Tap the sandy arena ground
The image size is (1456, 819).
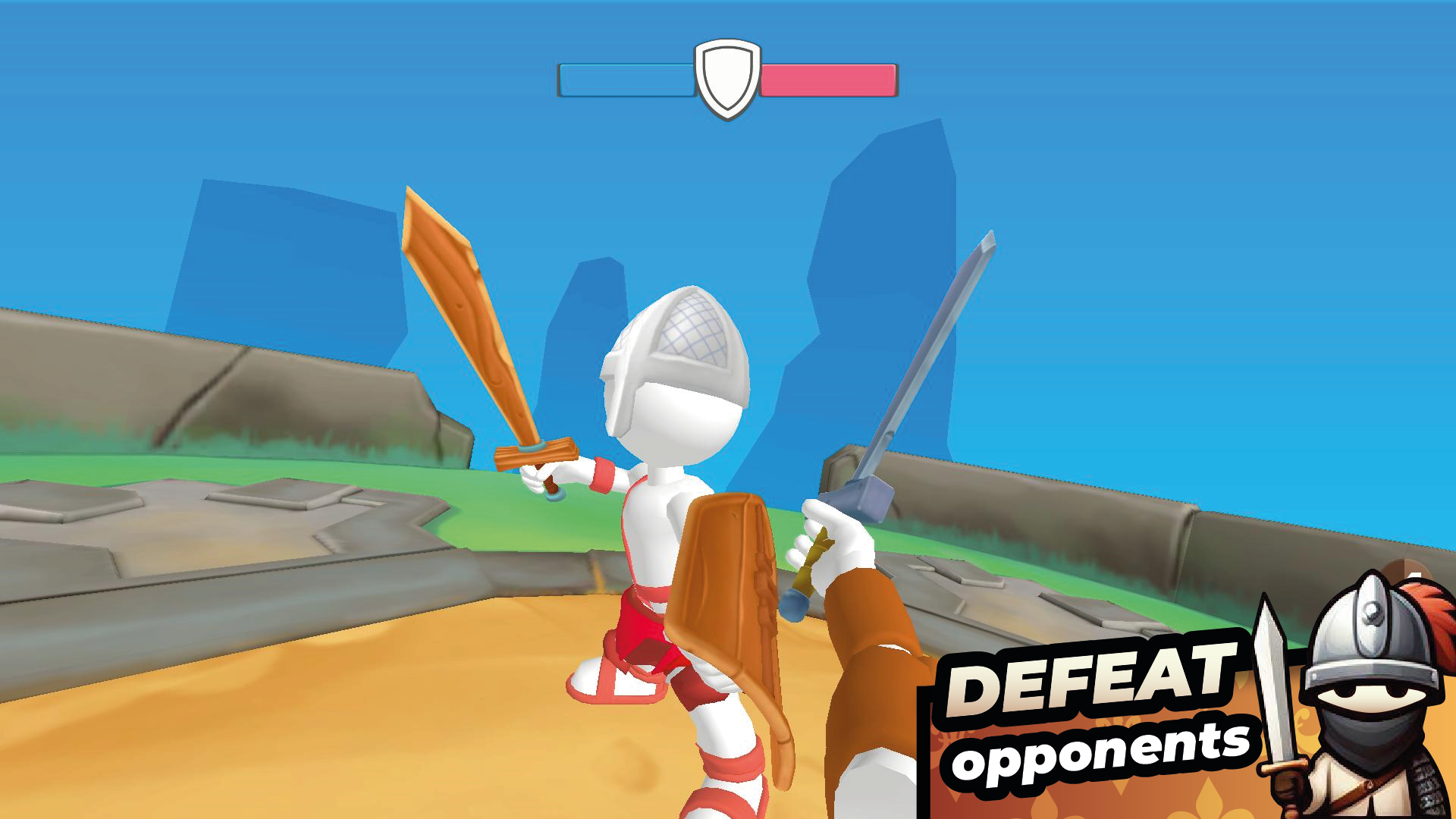(379, 743)
